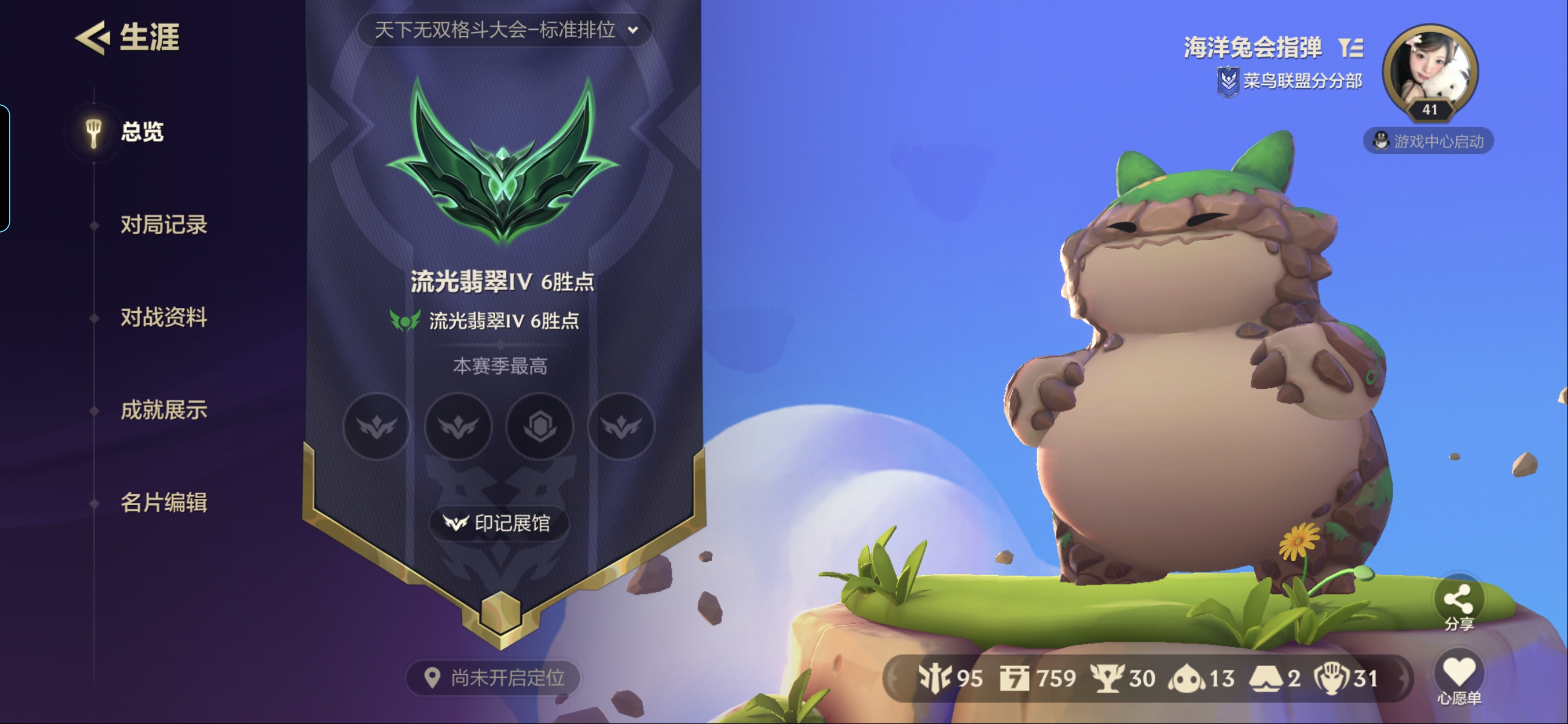Open the 成就展示 section
1568x724 pixels.
[163, 410]
